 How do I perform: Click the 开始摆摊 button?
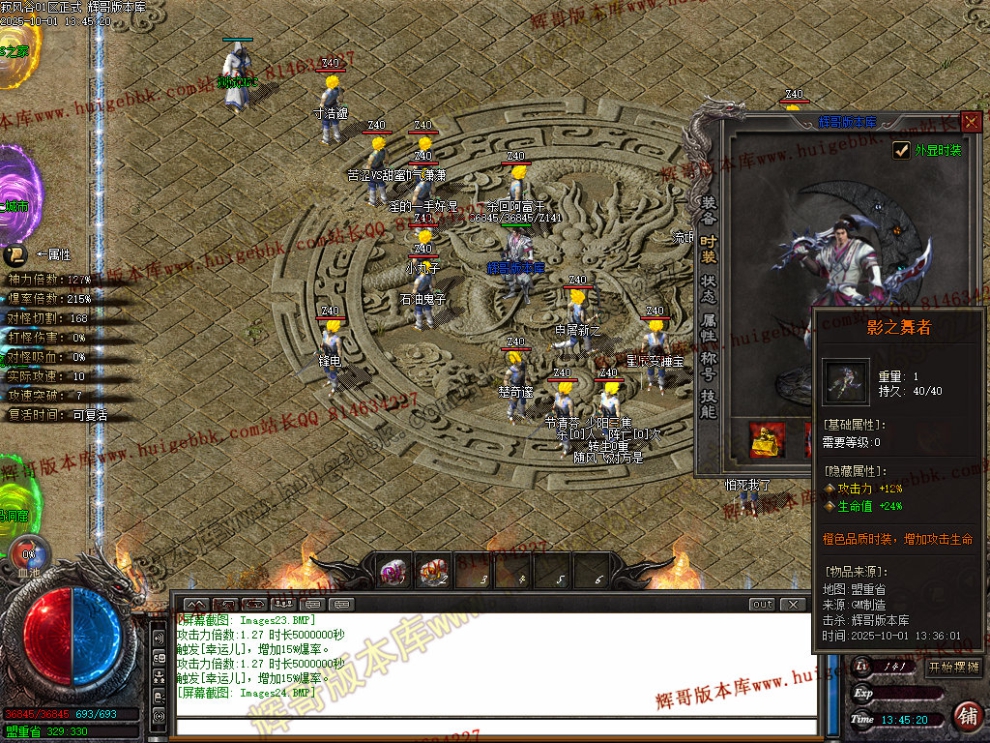click(954, 667)
